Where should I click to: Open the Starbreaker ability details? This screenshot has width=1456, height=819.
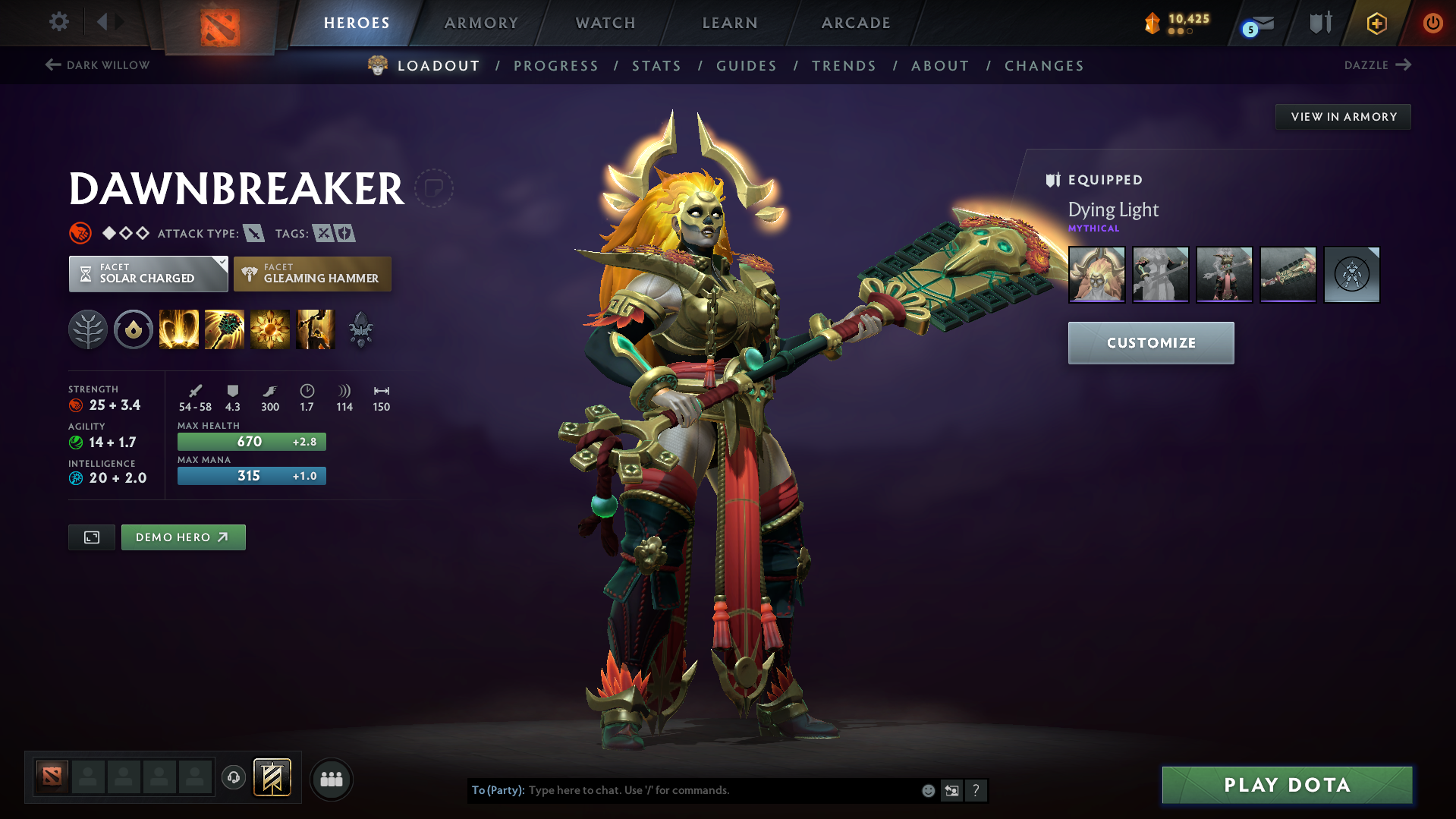pyautogui.click(x=178, y=329)
